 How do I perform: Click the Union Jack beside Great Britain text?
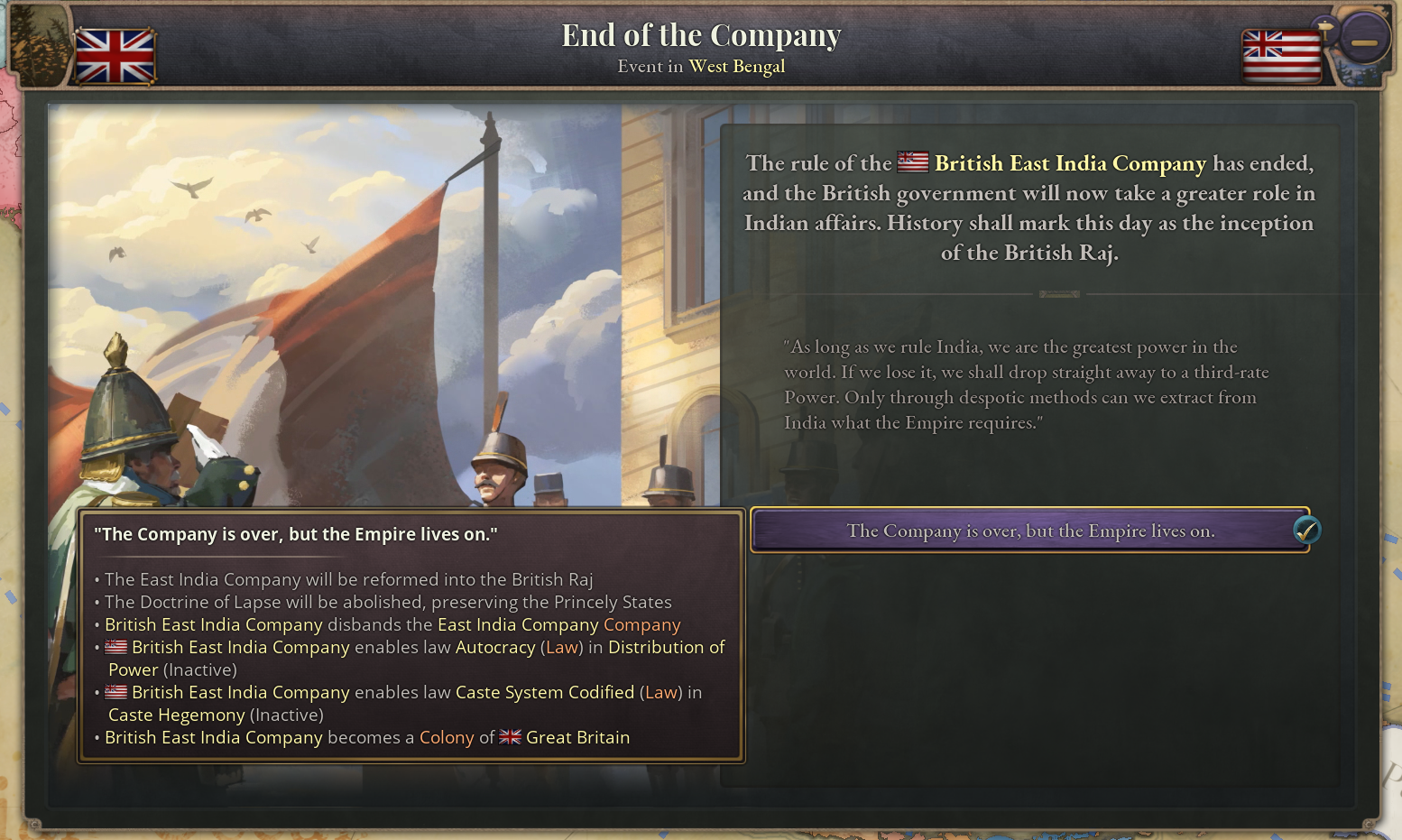[x=510, y=737]
